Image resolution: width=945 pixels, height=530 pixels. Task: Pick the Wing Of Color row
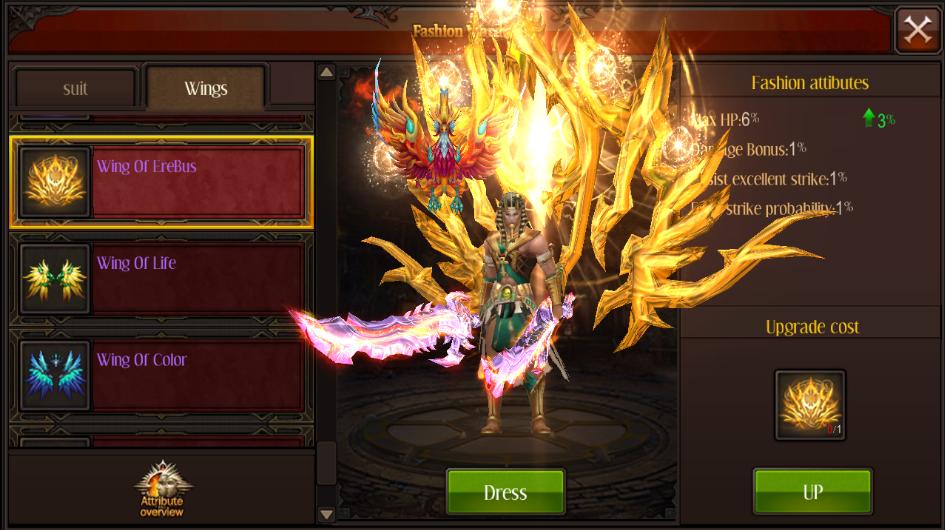click(x=160, y=375)
